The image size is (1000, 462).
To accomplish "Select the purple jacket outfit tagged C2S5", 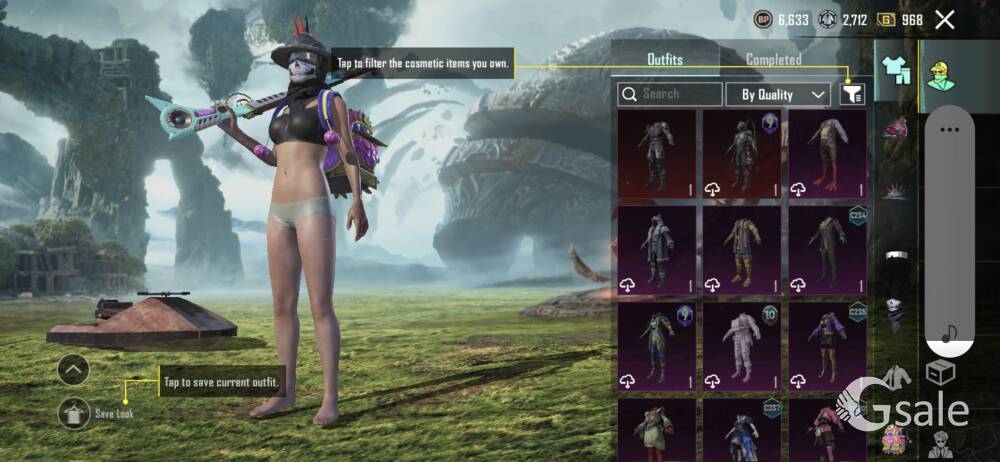I will pos(827,346).
